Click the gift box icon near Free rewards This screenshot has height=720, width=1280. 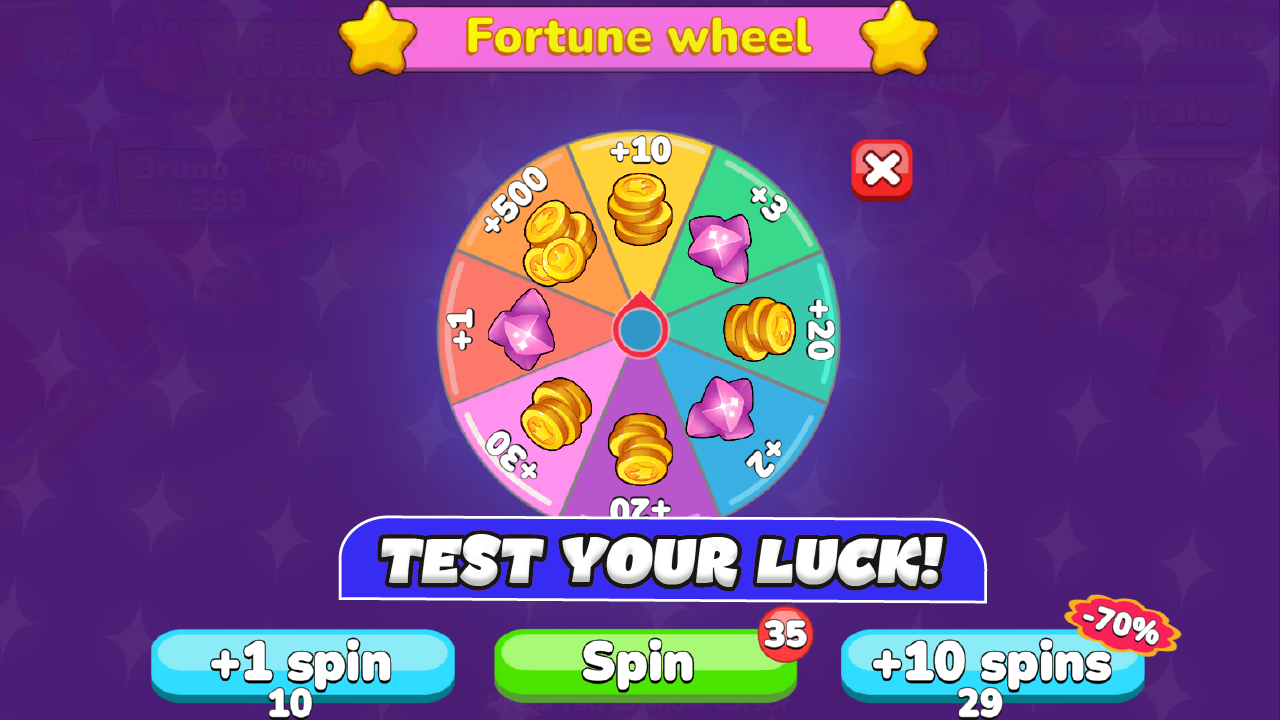tap(165, 57)
